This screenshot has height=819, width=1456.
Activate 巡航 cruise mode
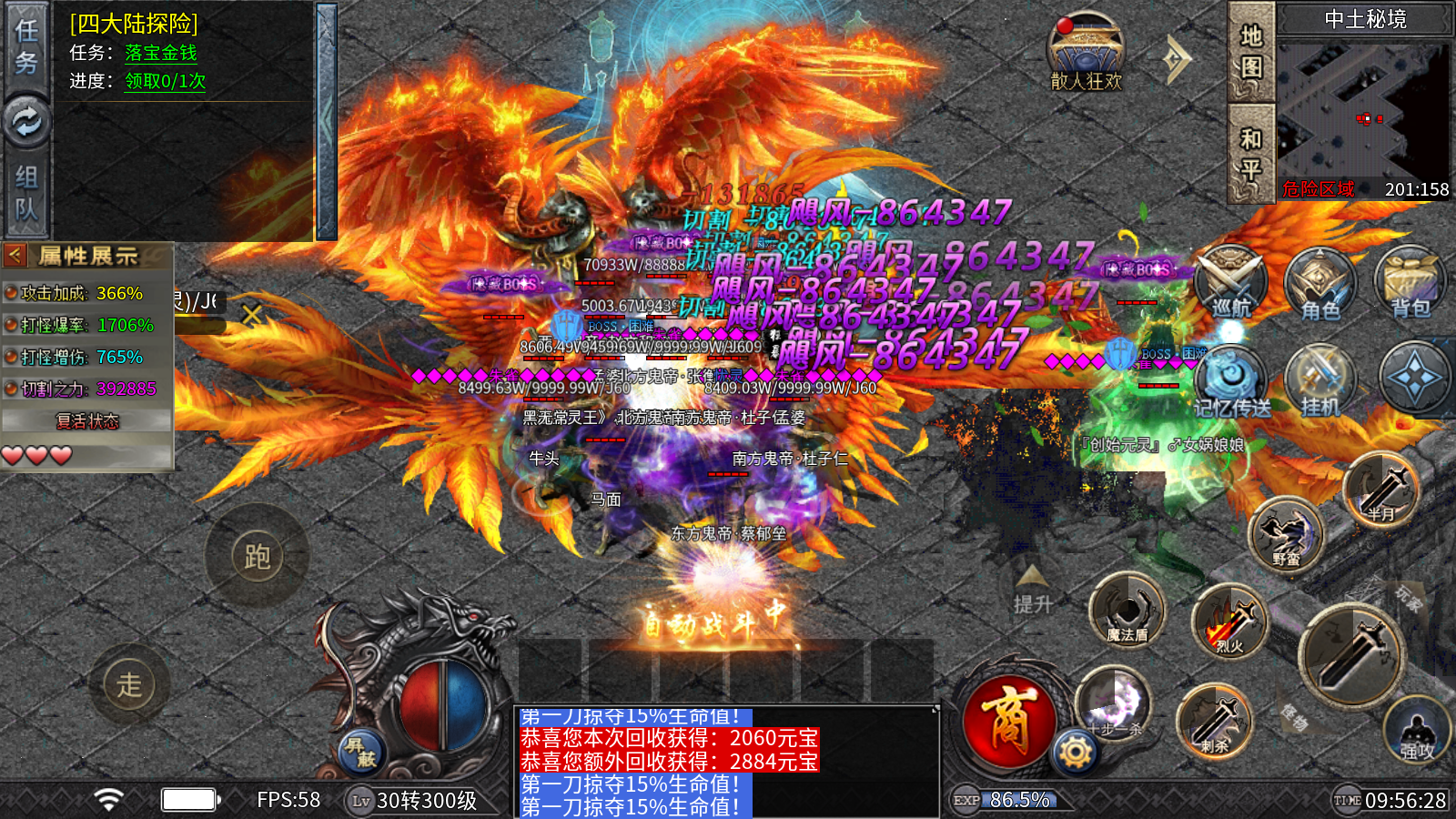1230,282
